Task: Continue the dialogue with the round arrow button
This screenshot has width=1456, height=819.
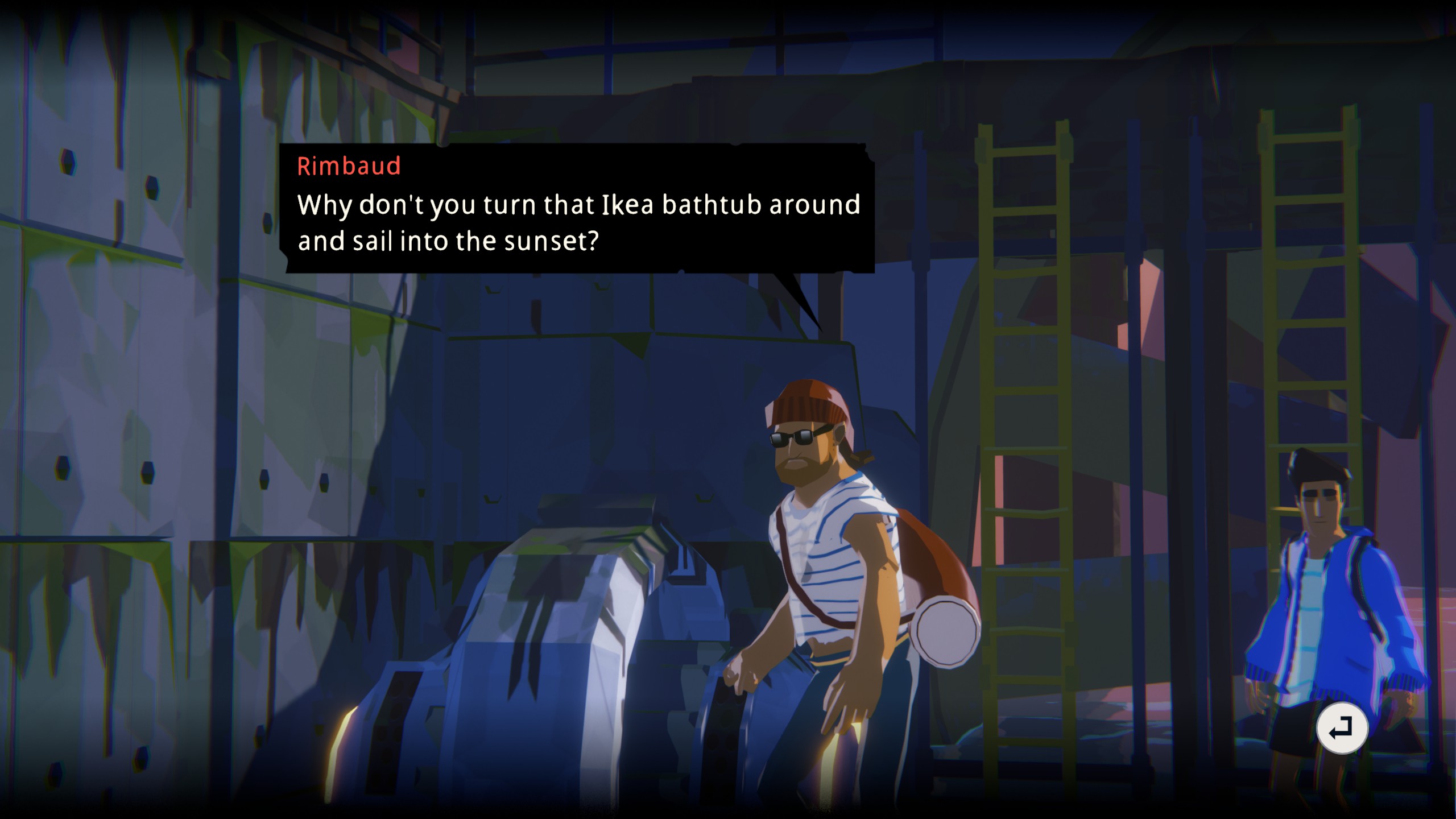Action: click(1342, 728)
